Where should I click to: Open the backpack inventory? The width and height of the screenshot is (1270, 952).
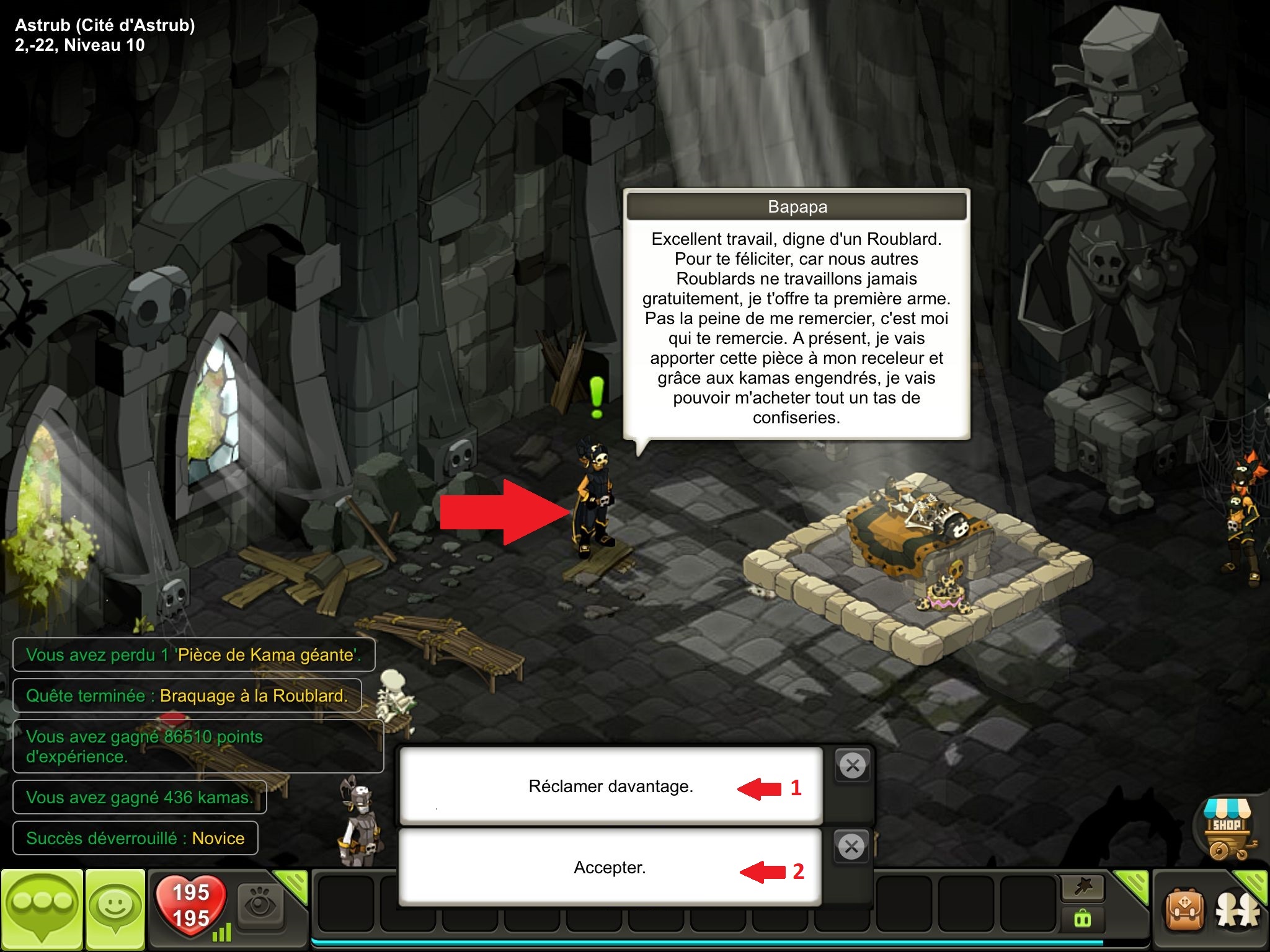click(1185, 911)
